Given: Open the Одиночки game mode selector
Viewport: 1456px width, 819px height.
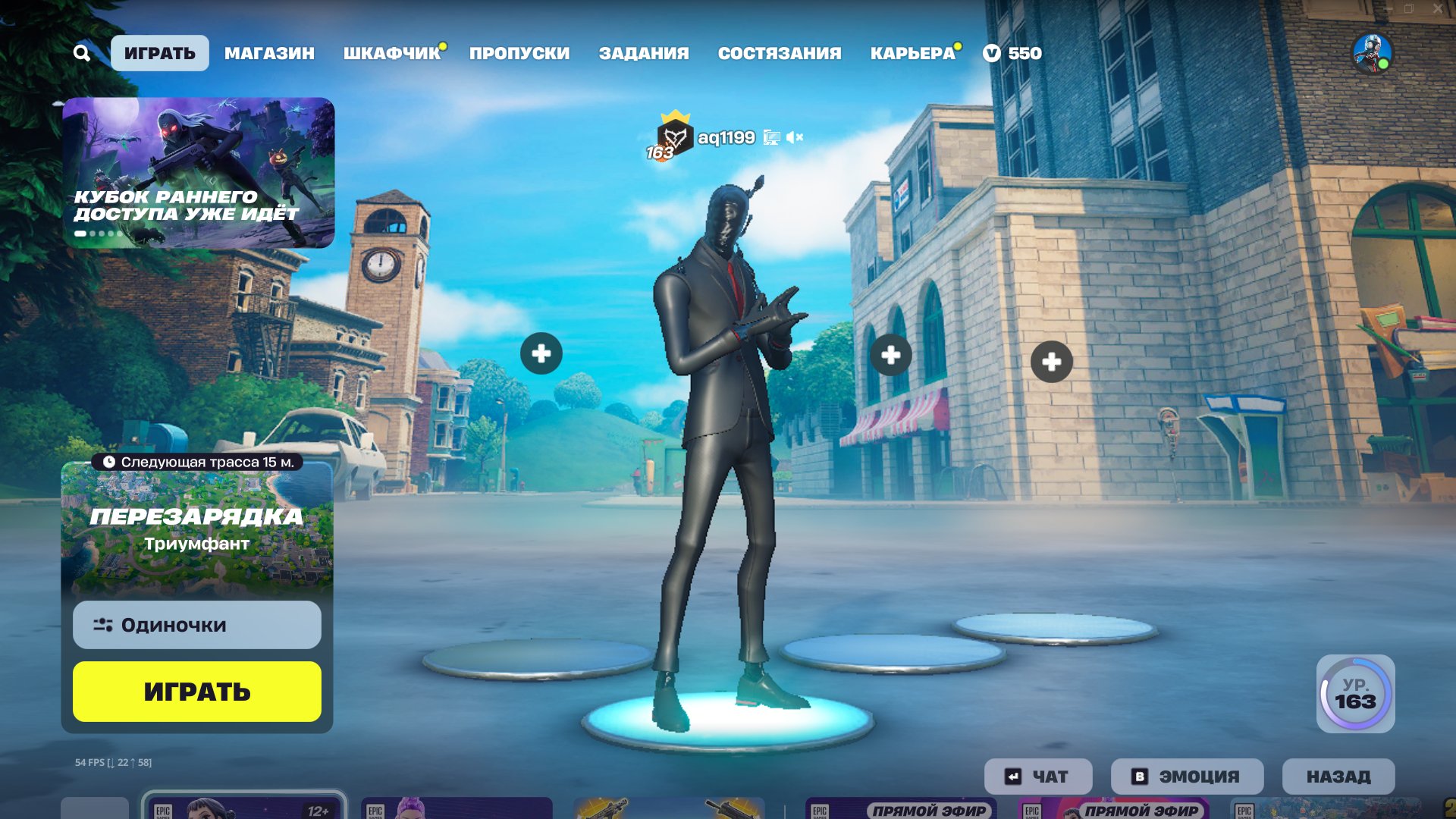Looking at the screenshot, I should [x=196, y=624].
